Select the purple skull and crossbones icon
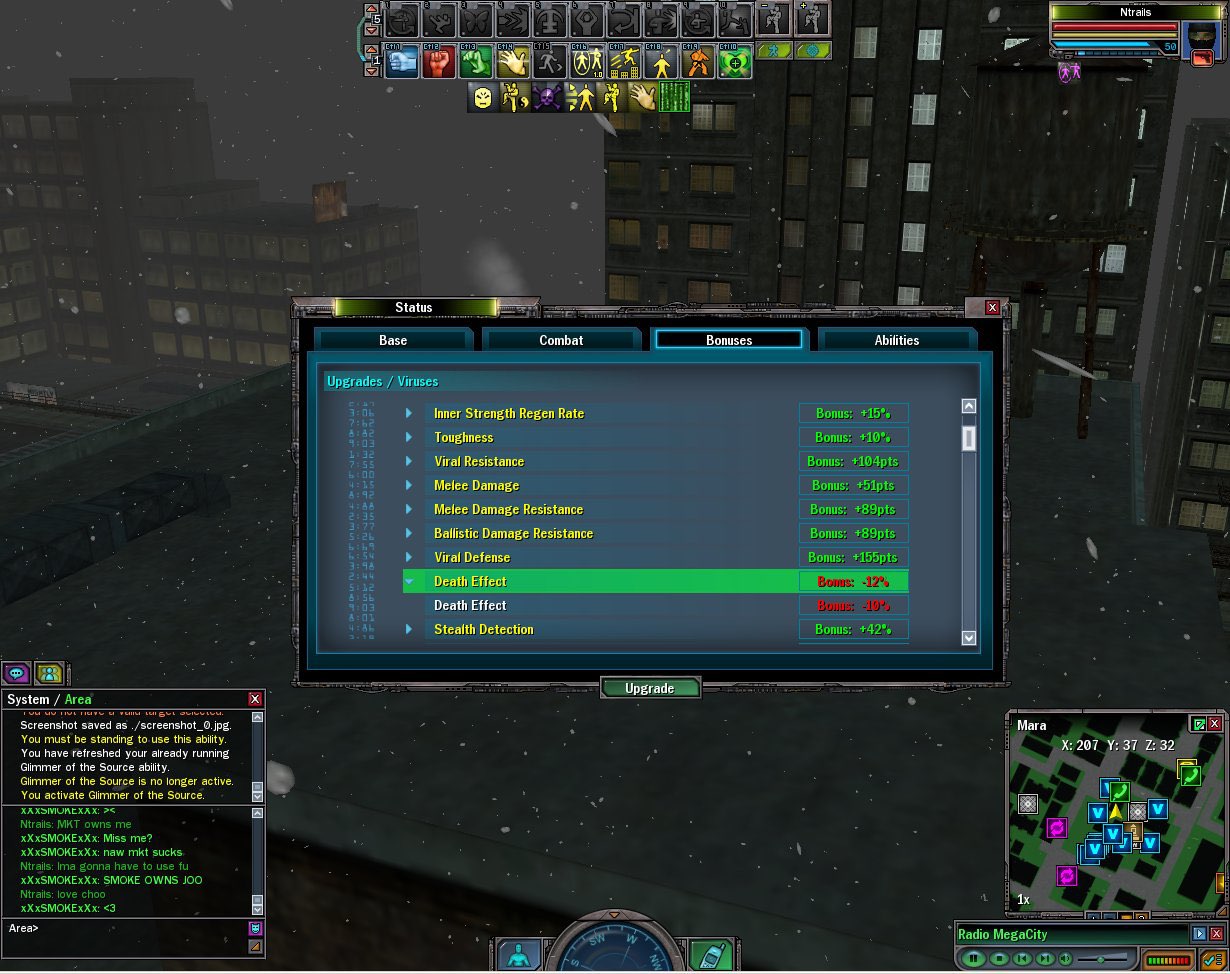This screenshot has width=1230, height=974. 546,97
